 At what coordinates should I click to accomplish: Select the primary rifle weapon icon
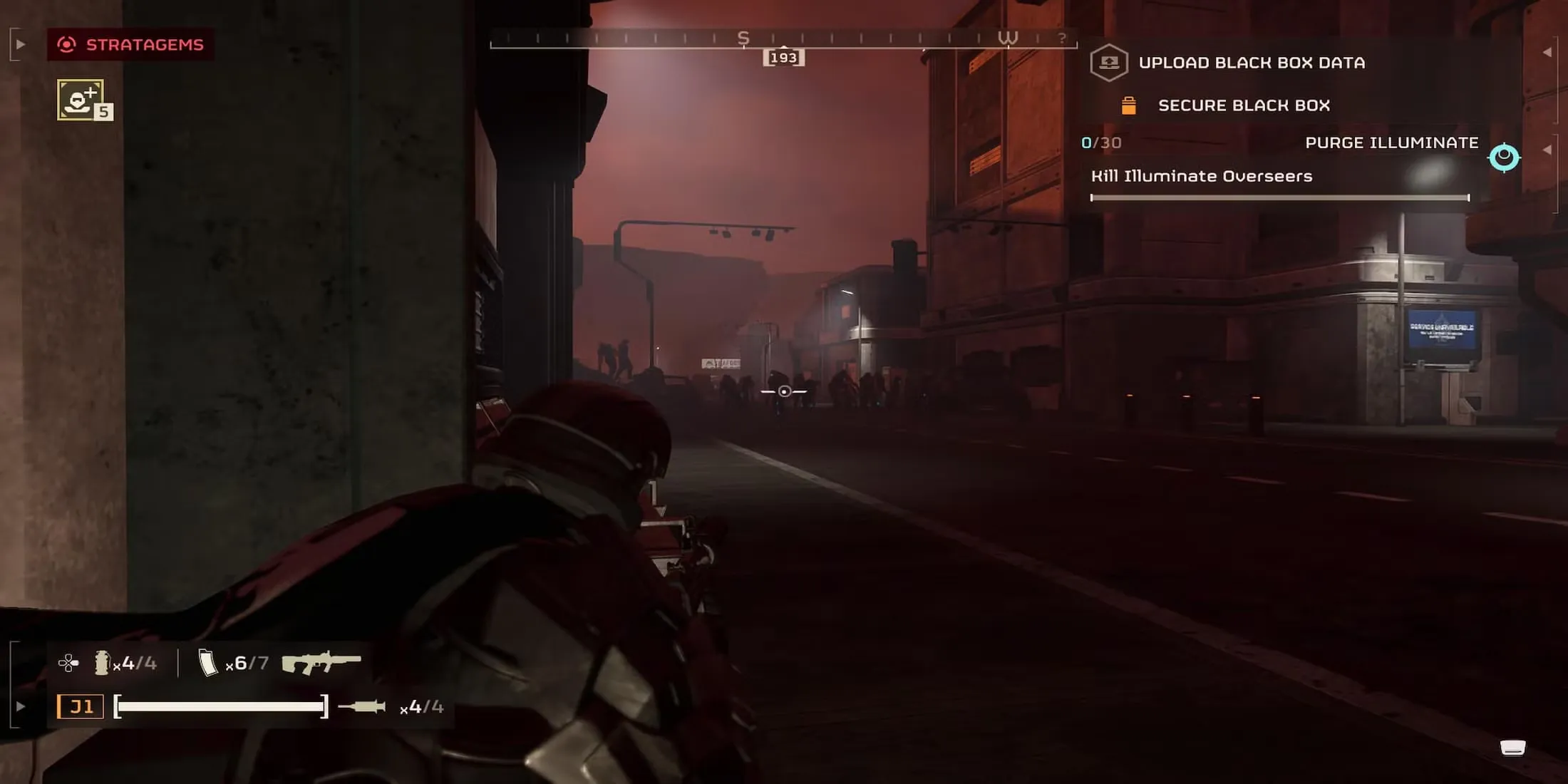tap(321, 663)
